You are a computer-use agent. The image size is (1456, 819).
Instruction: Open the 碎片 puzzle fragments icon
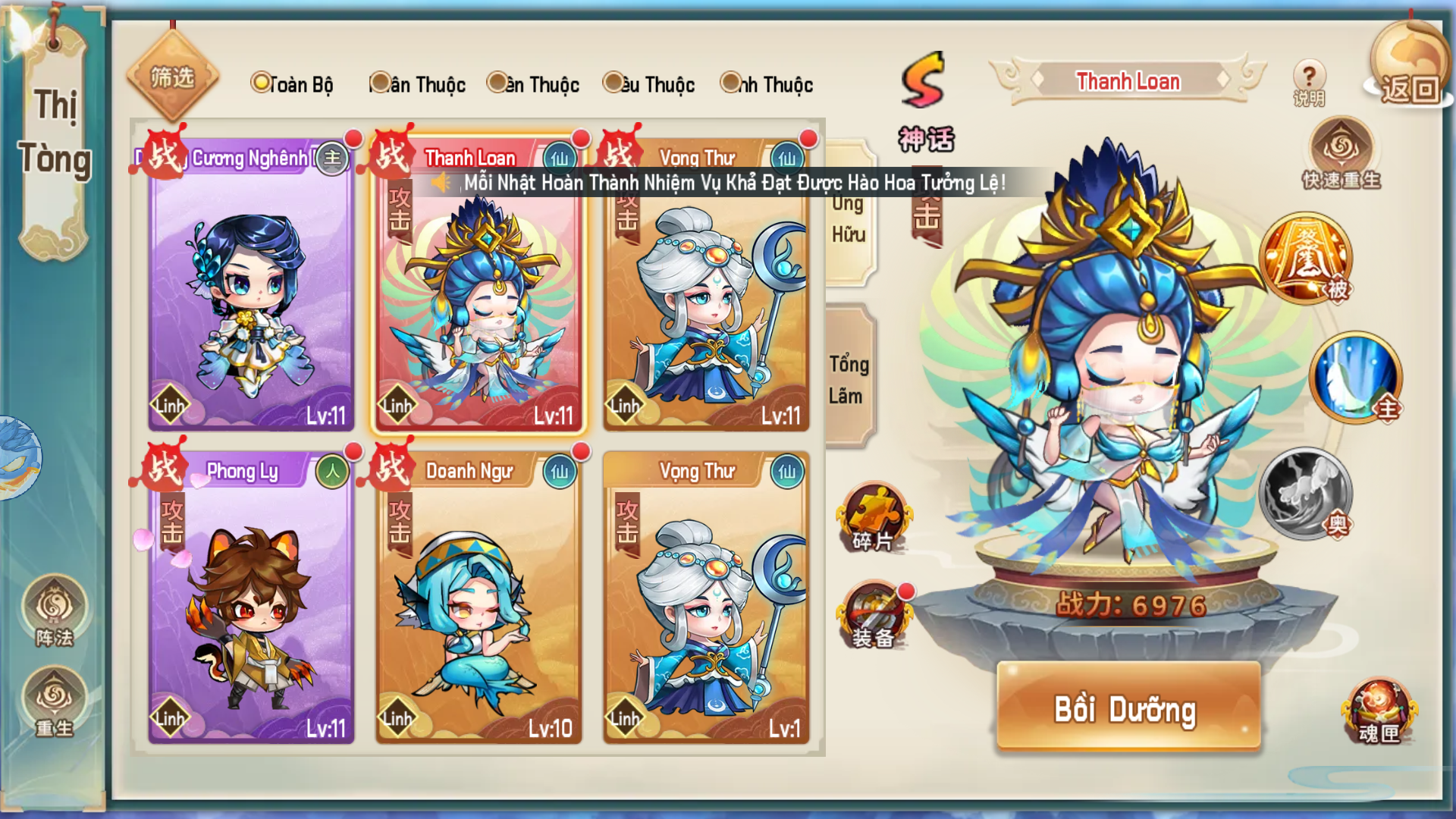874,517
